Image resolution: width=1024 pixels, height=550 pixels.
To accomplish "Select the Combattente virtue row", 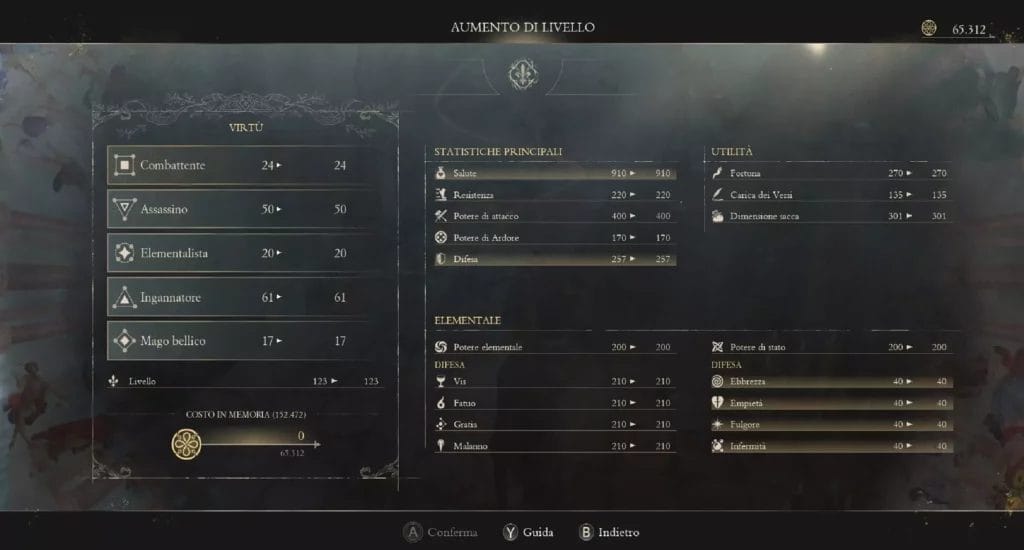I will click(241, 165).
